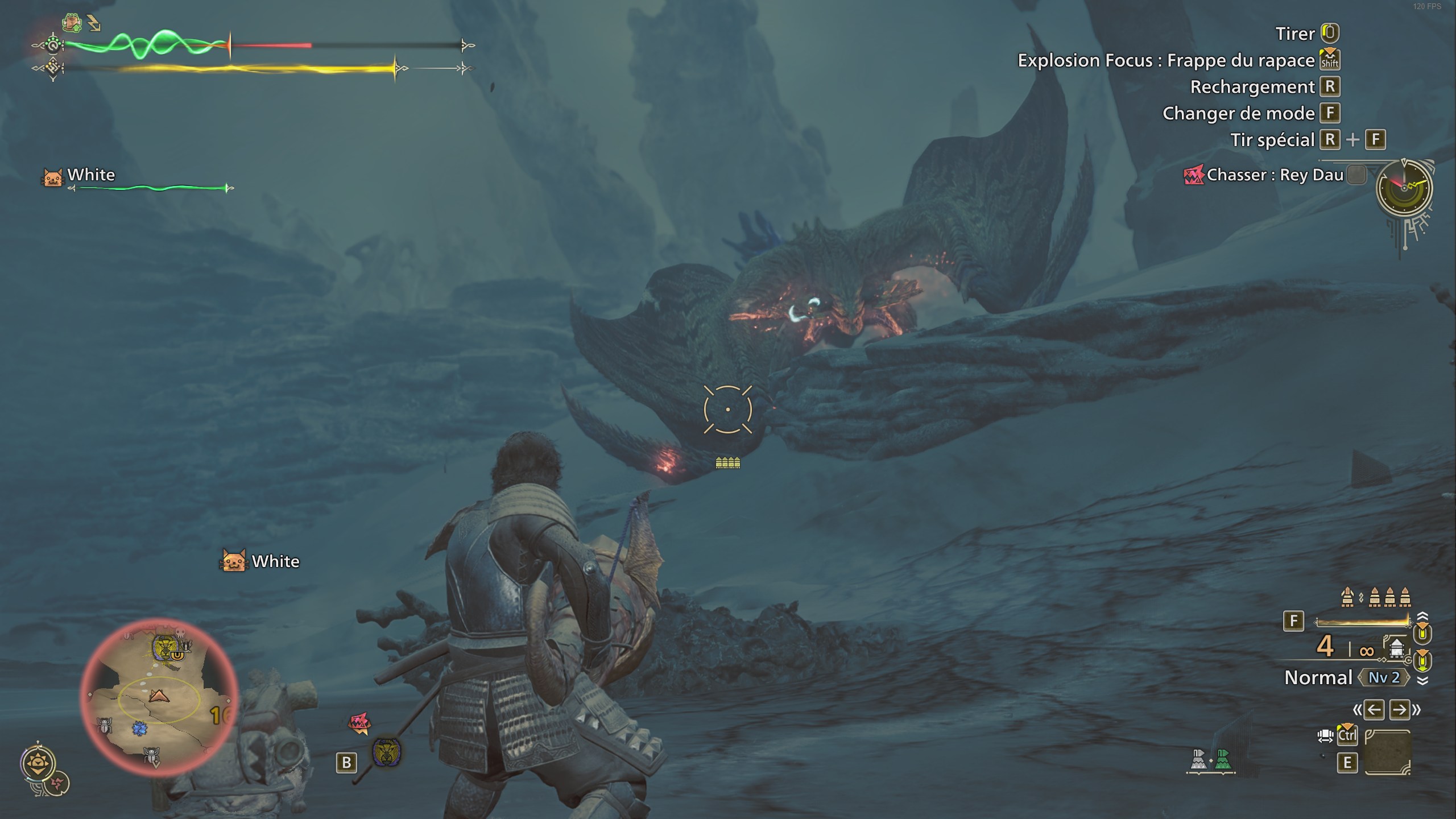Click the blue gathering point icon on minimap
1456x819 pixels.
coord(140,729)
